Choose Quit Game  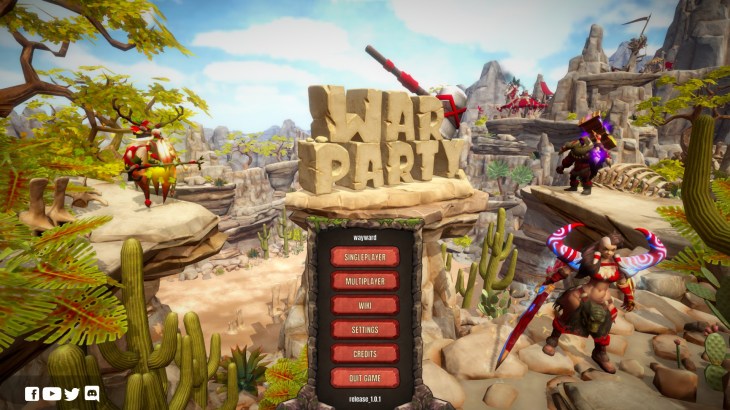tap(365, 377)
